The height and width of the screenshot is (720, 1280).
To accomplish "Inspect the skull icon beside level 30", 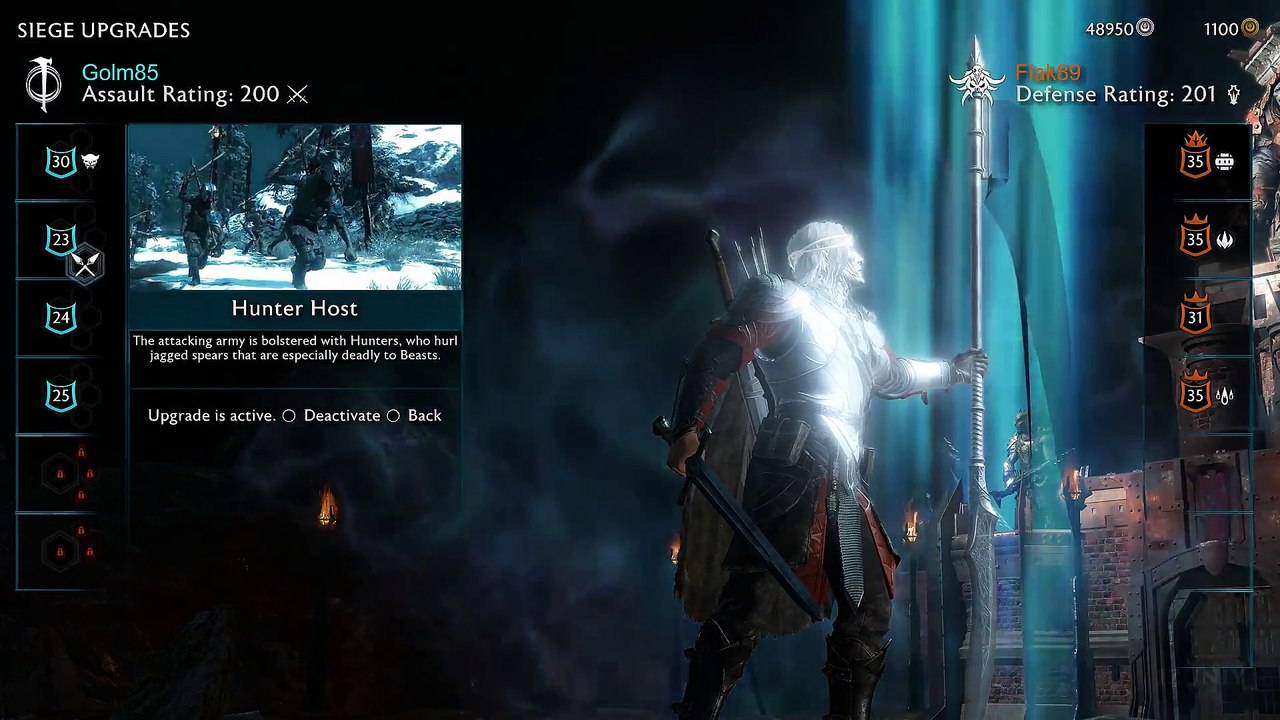I will pos(90,161).
